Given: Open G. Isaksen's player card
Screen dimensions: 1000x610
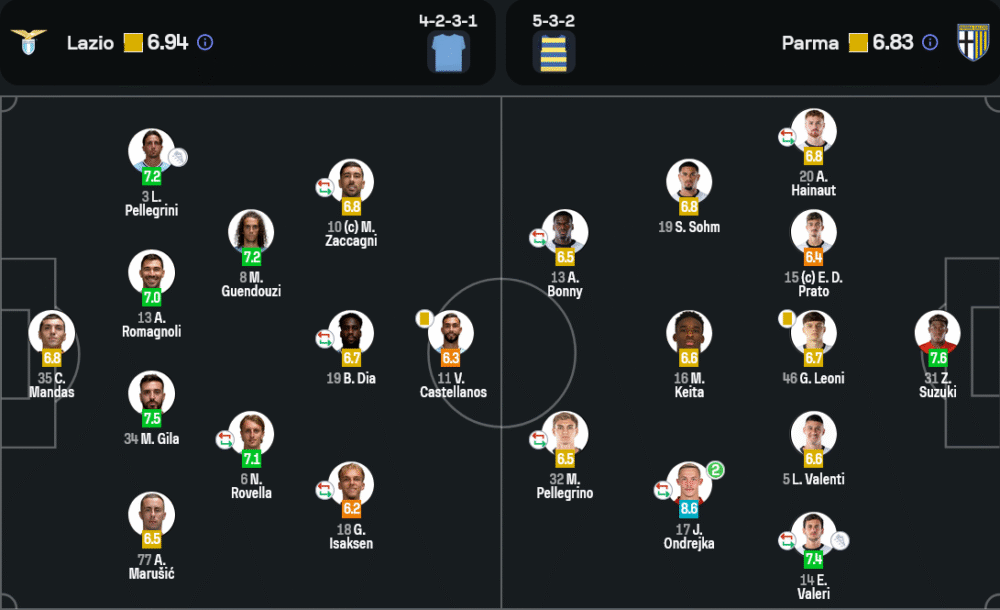Looking at the screenshot, I should click(351, 485).
